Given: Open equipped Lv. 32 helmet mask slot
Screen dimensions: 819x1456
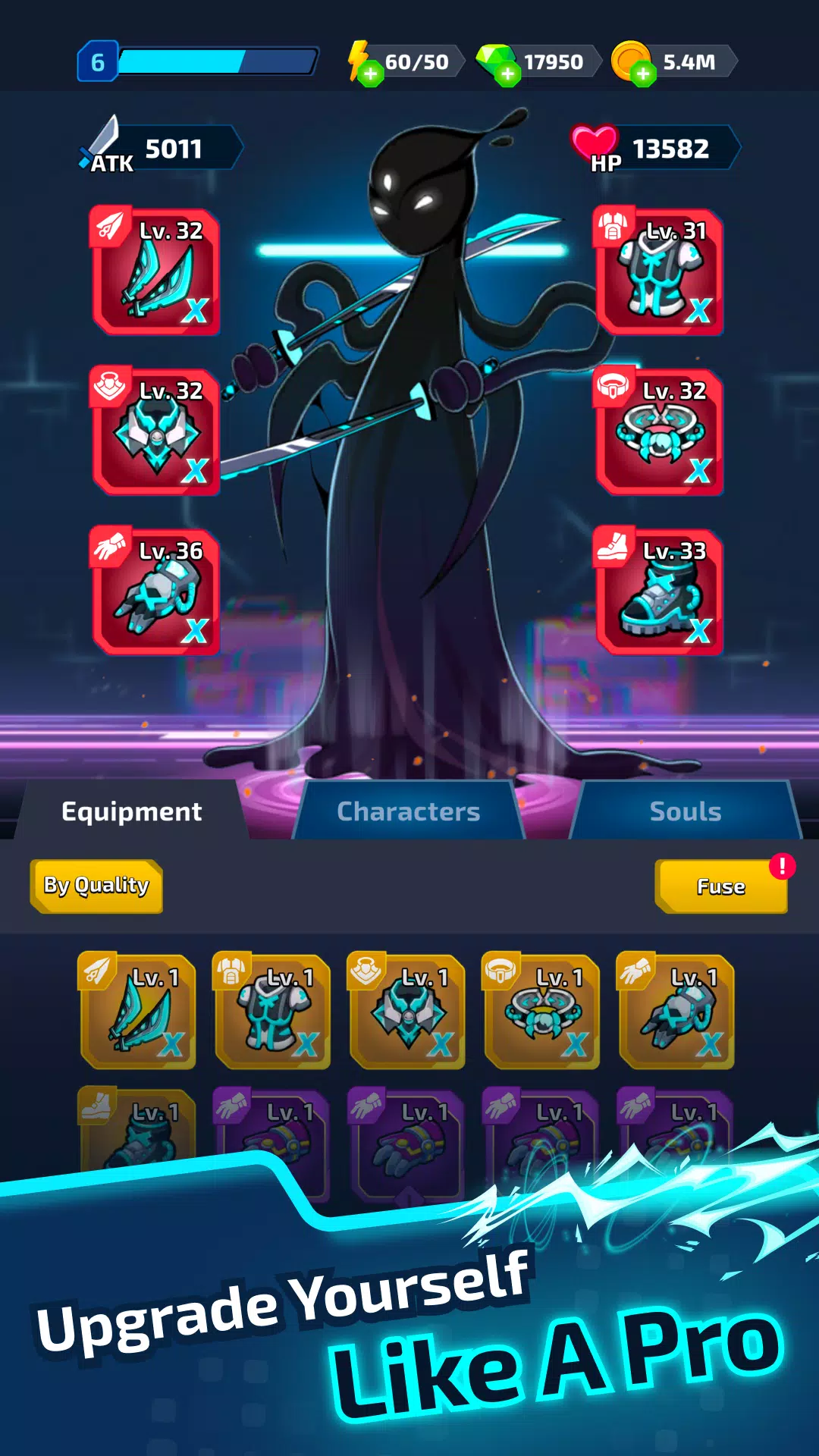Looking at the screenshot, I should (x=156, y=431).
